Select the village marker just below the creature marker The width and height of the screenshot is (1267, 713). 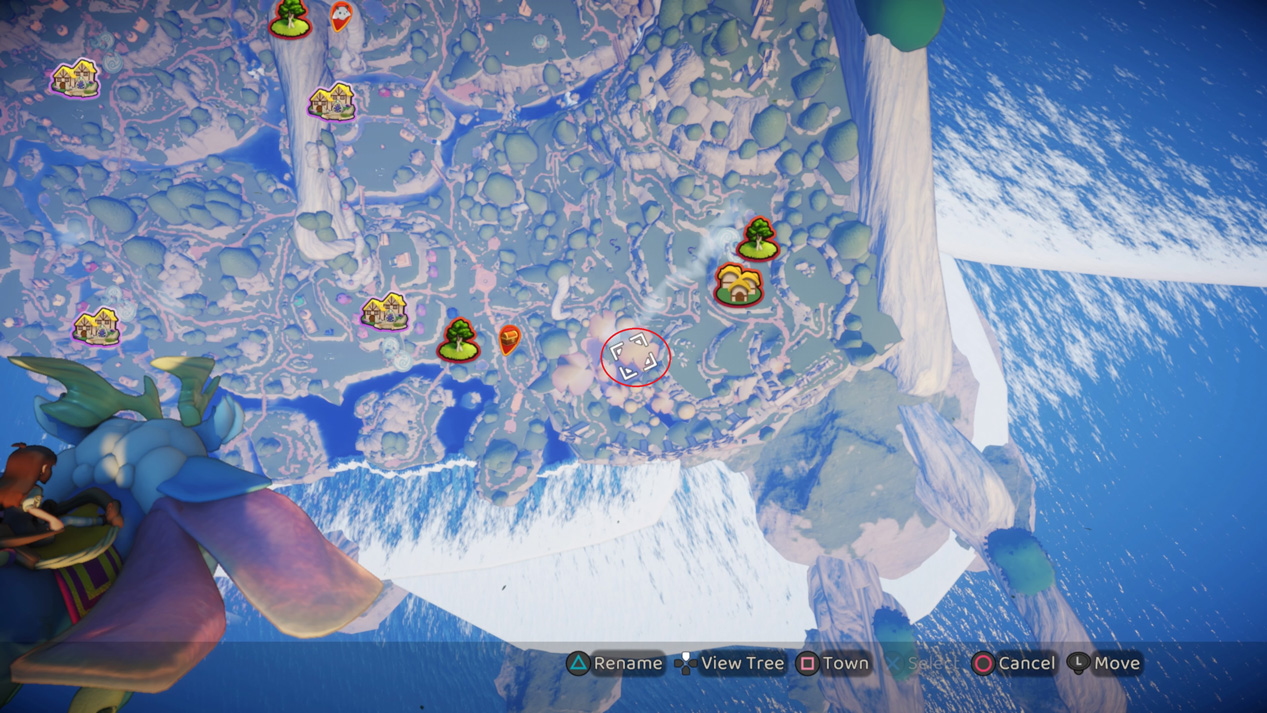[331, 101]
